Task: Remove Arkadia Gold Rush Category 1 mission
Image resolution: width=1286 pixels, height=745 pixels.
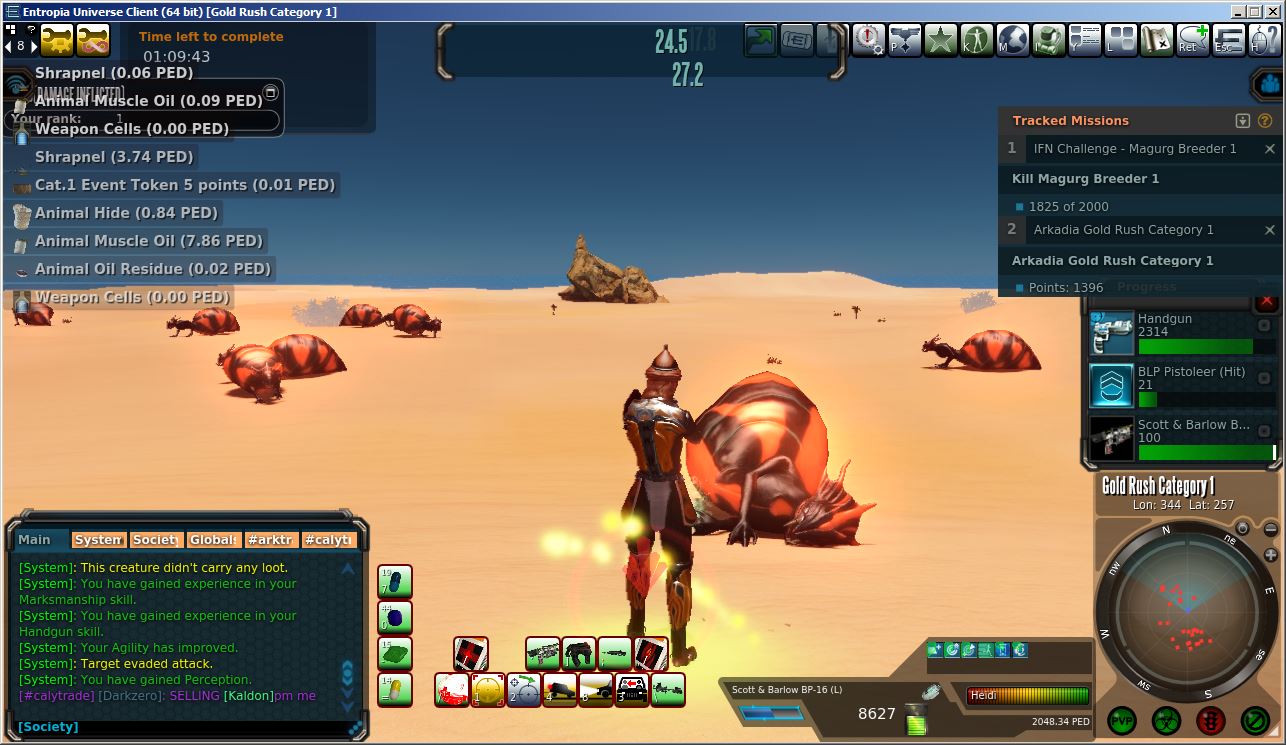Action: click(1270, 230)
